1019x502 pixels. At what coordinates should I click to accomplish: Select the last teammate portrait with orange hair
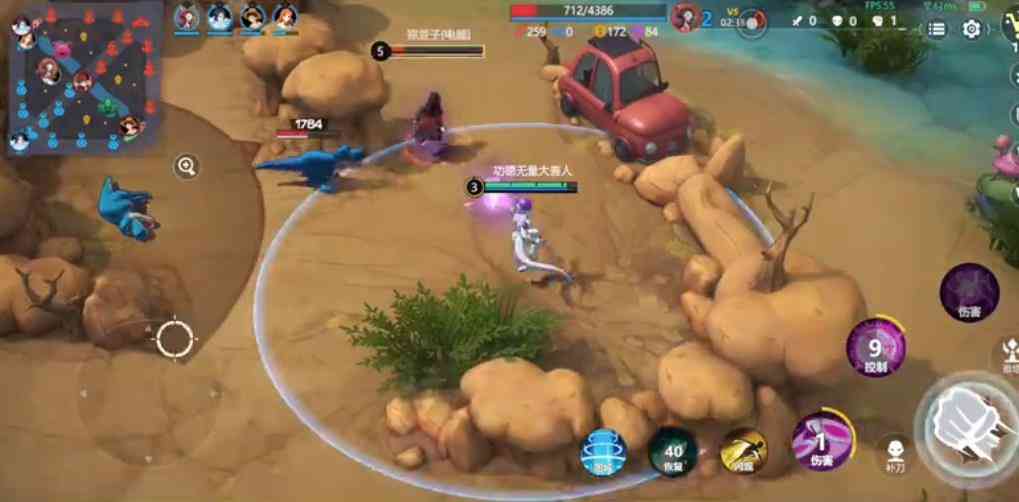(x=285, y=17)
